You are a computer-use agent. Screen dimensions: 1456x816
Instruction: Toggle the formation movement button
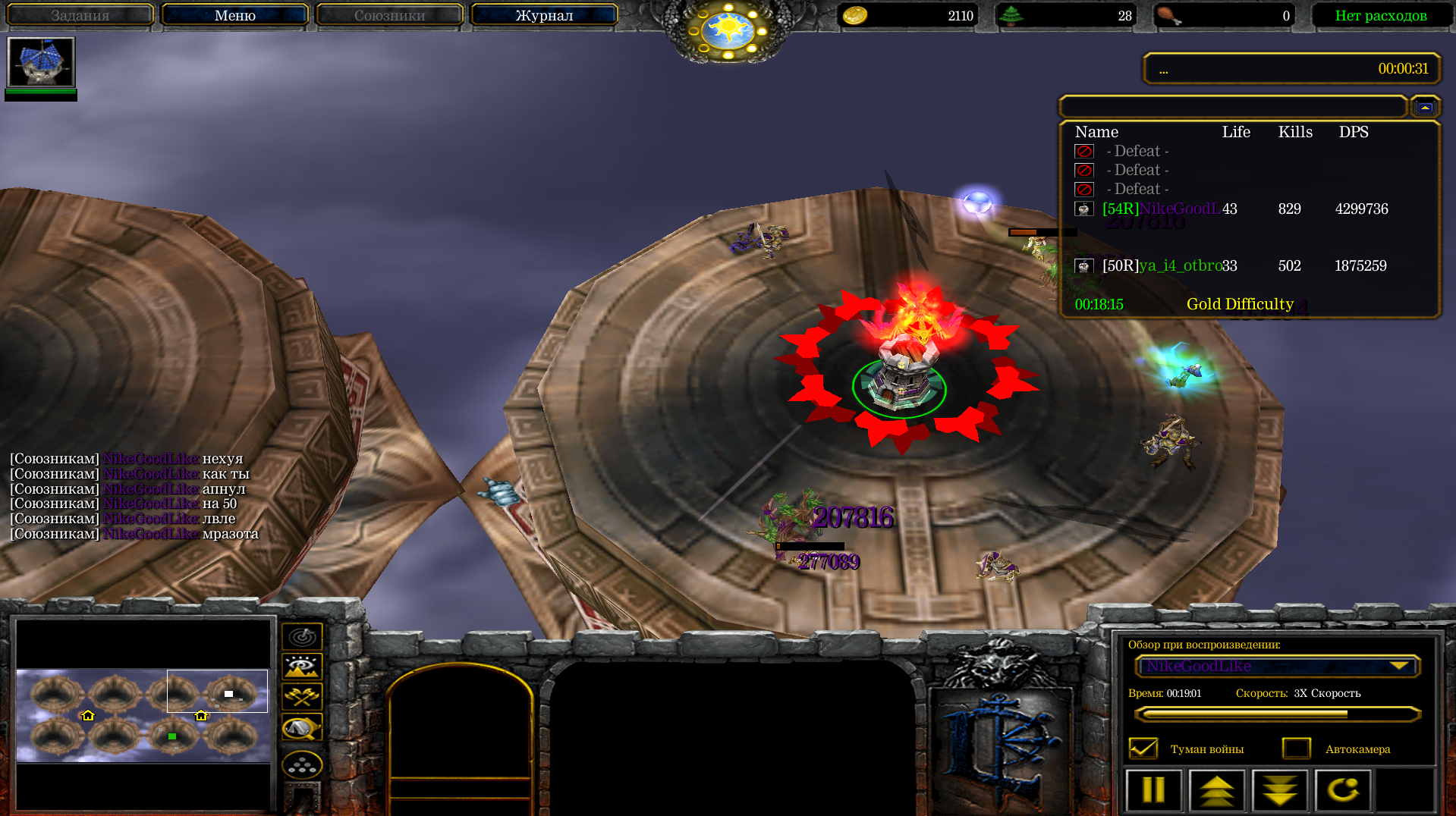(302, 766)
